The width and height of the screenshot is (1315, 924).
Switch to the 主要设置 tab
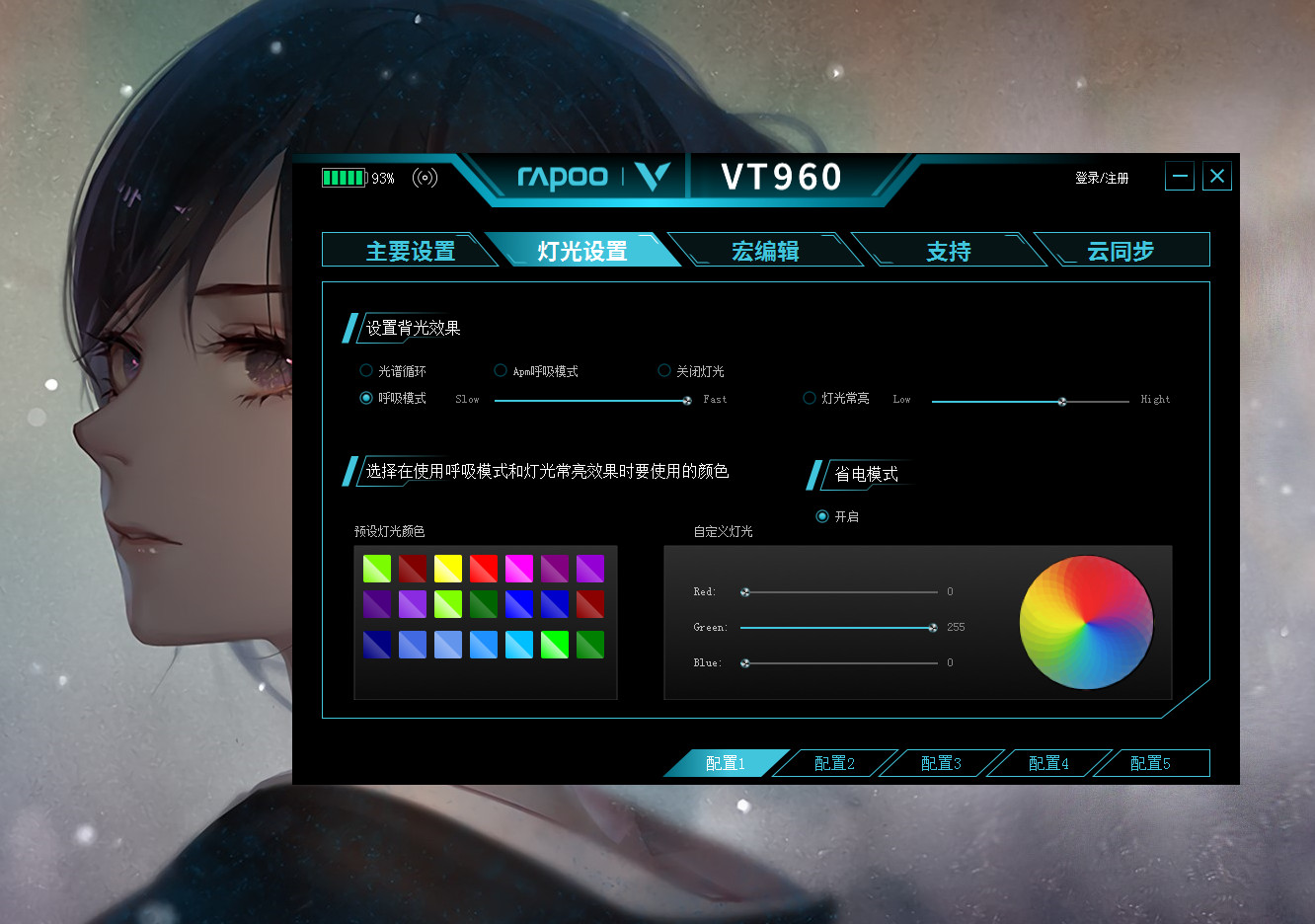pyautogui.click(x=411, y=251)
